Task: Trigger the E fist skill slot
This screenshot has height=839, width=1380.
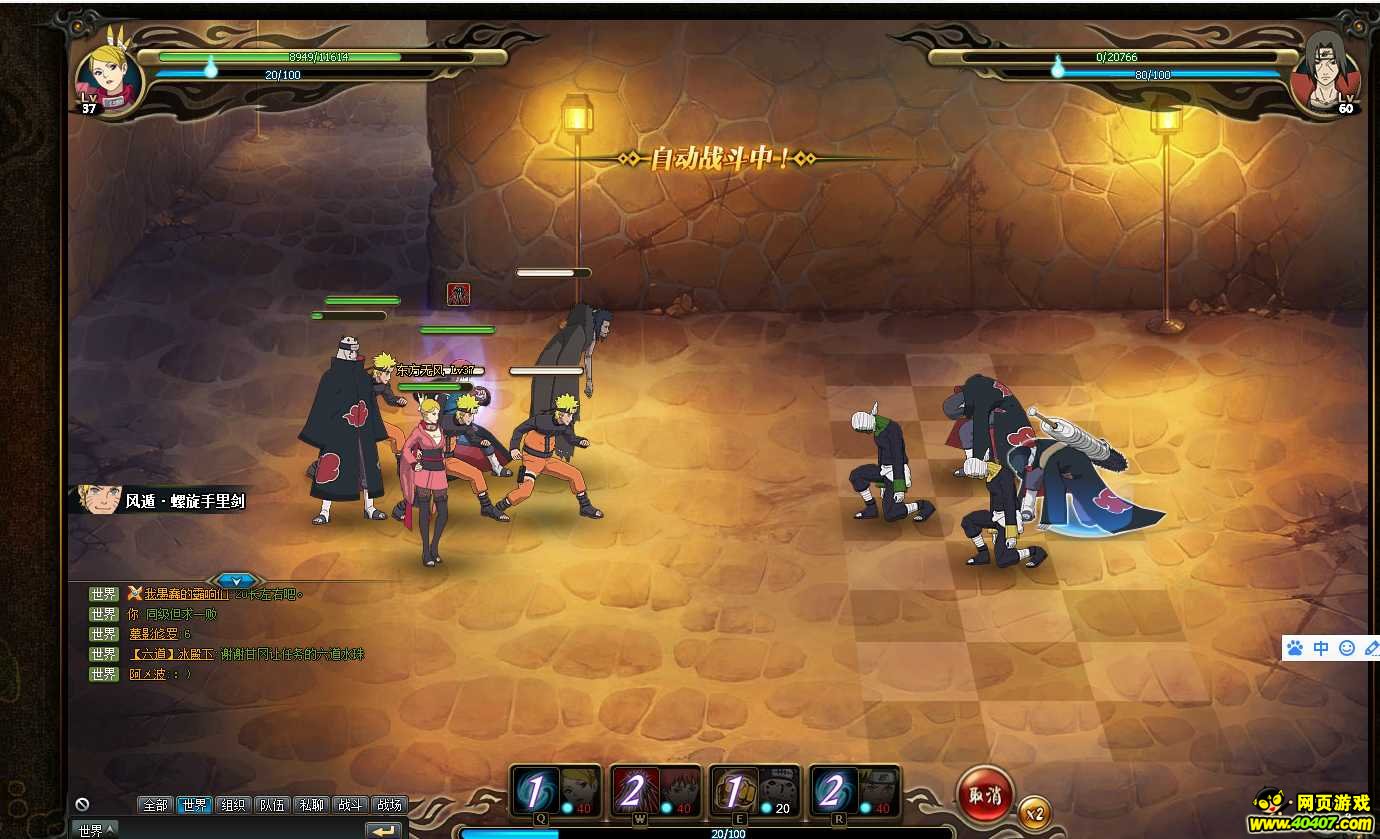Action: 756,794
